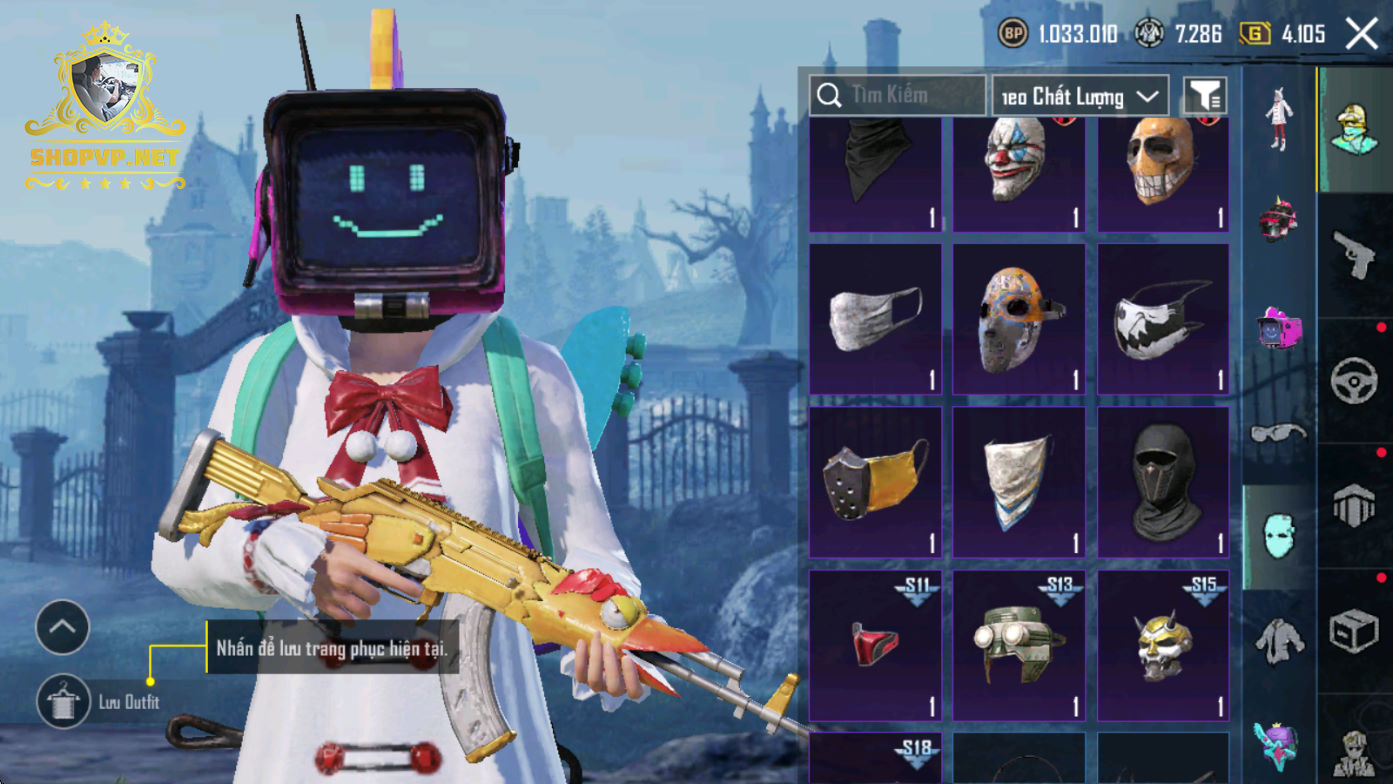Expand the up-arrow circle button
1393x784 pixels.
(62, 627)
